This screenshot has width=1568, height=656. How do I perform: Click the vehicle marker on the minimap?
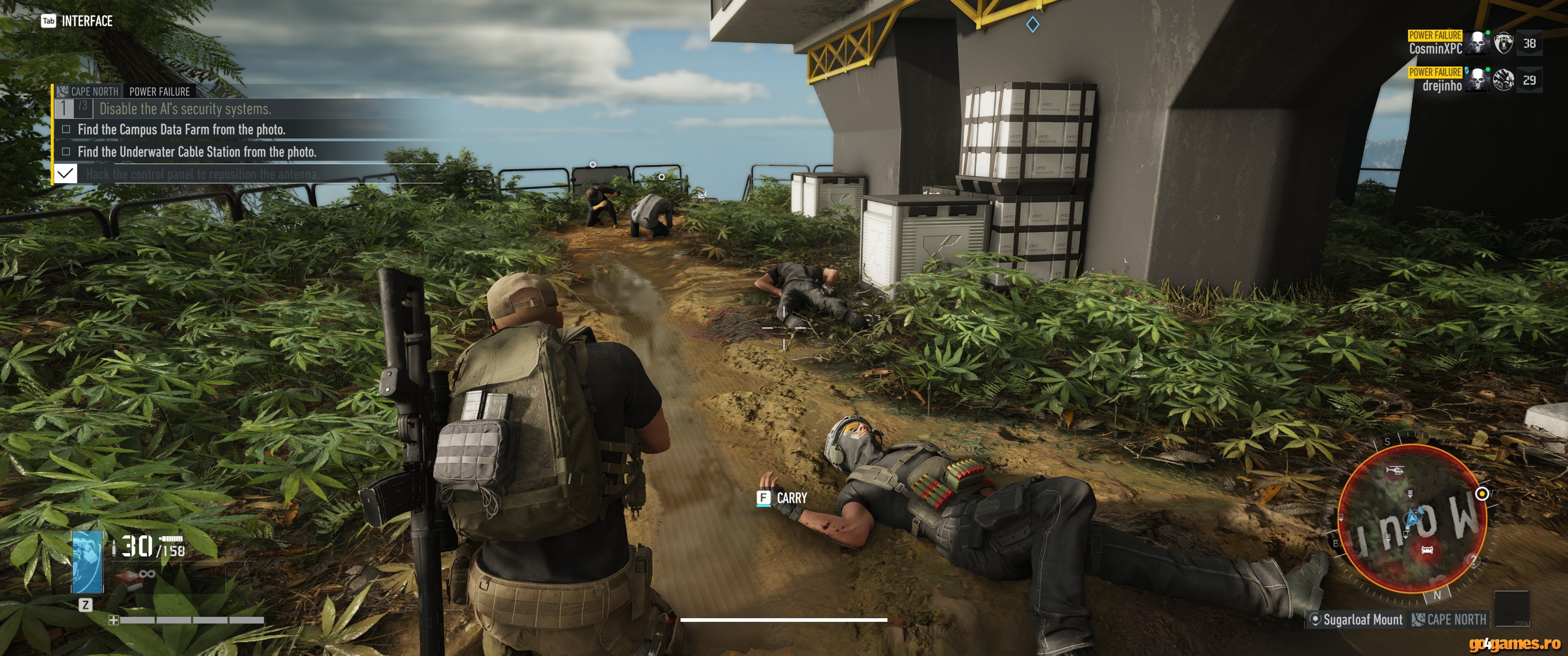(1427, 549)
